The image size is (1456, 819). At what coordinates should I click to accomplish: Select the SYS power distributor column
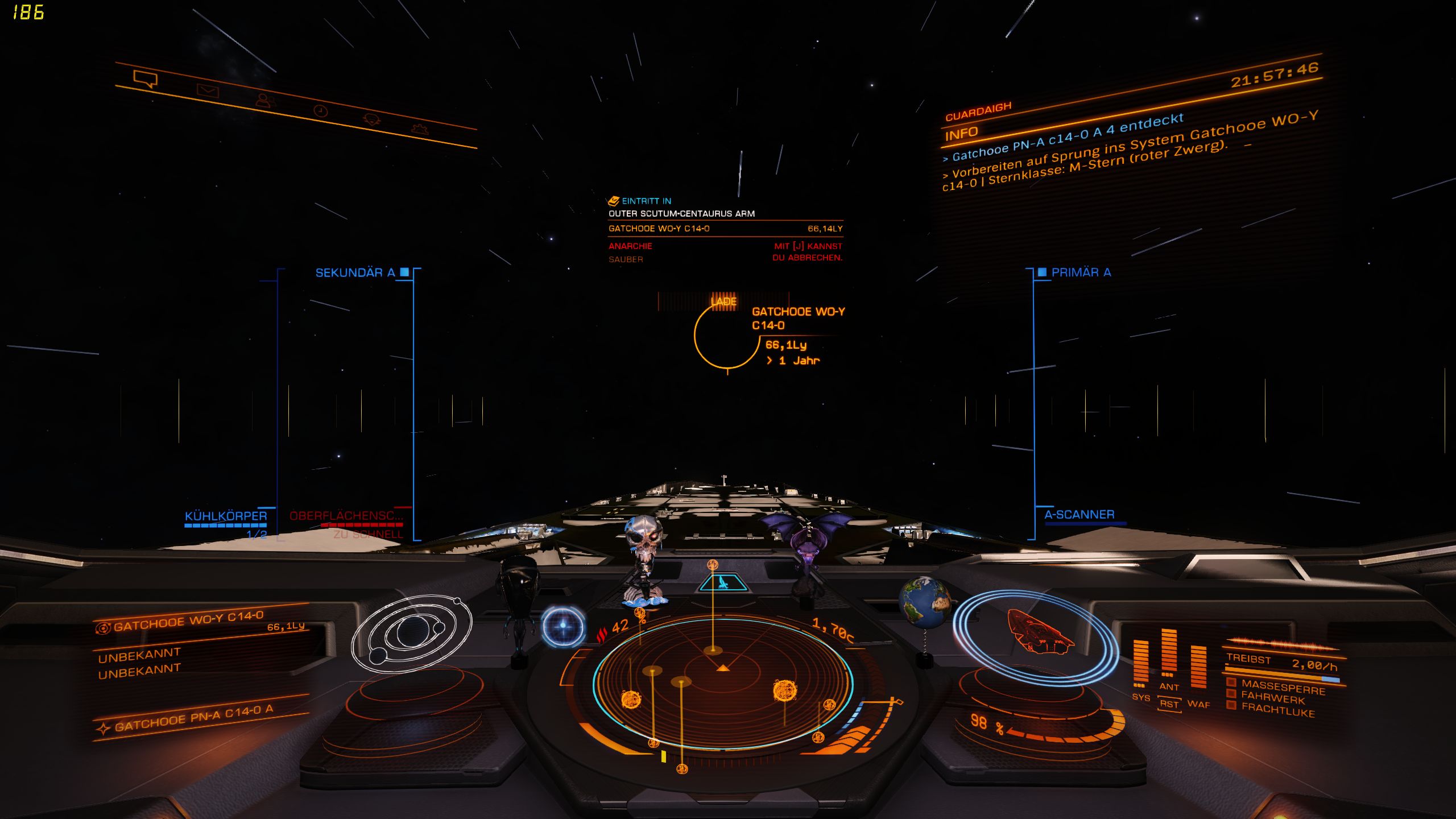[1140, 661]
